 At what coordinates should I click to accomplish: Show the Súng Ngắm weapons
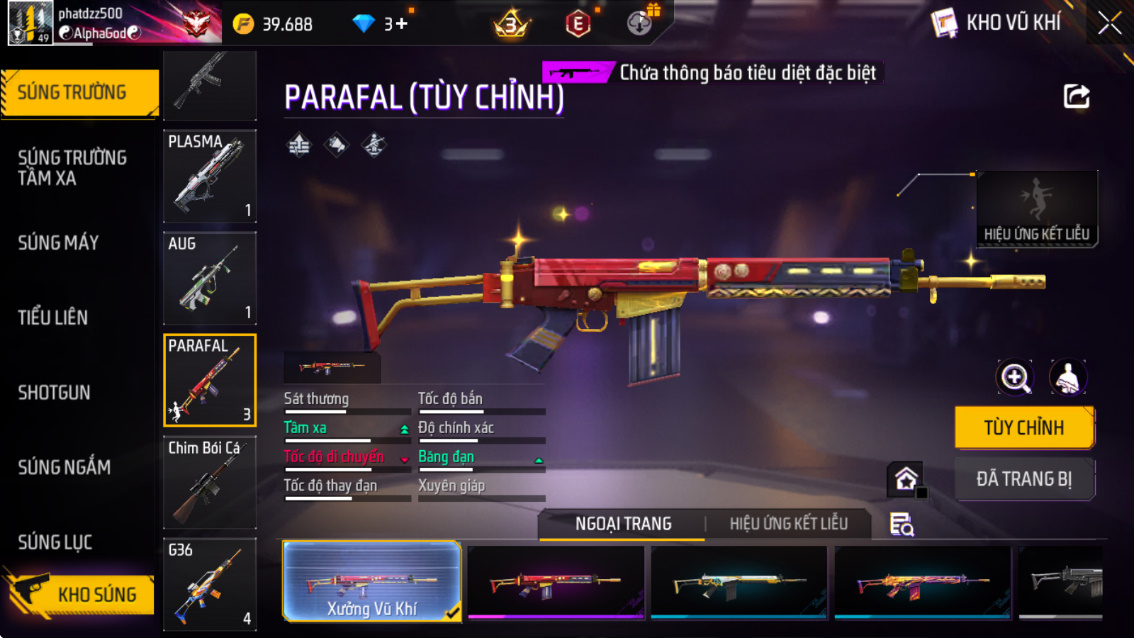tap(64, 468)
